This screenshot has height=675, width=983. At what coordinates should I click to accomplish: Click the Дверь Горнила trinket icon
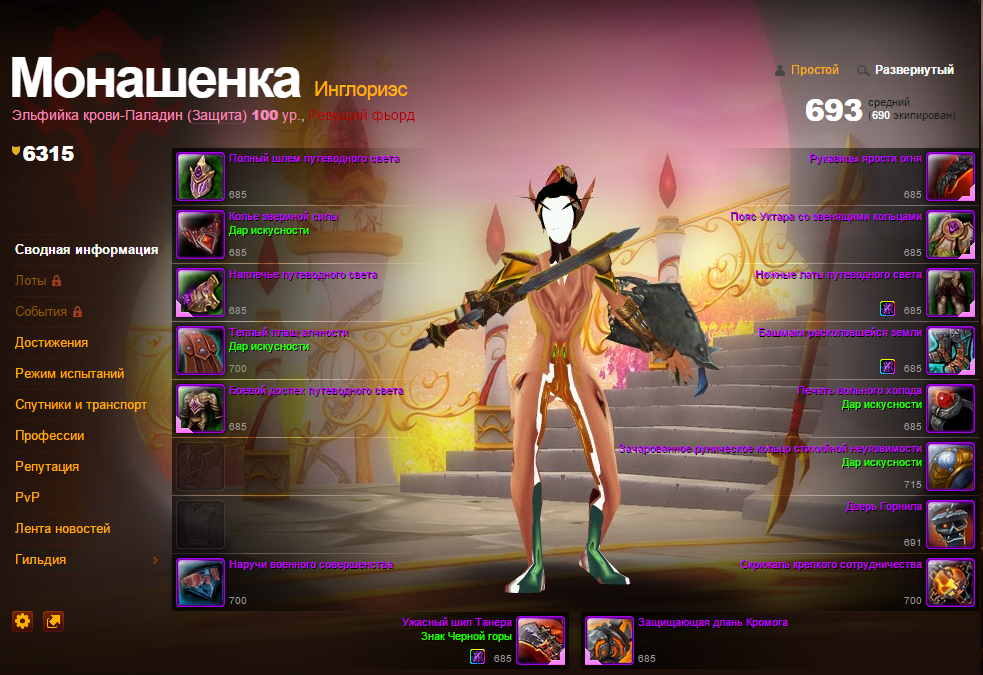point(951,525)
